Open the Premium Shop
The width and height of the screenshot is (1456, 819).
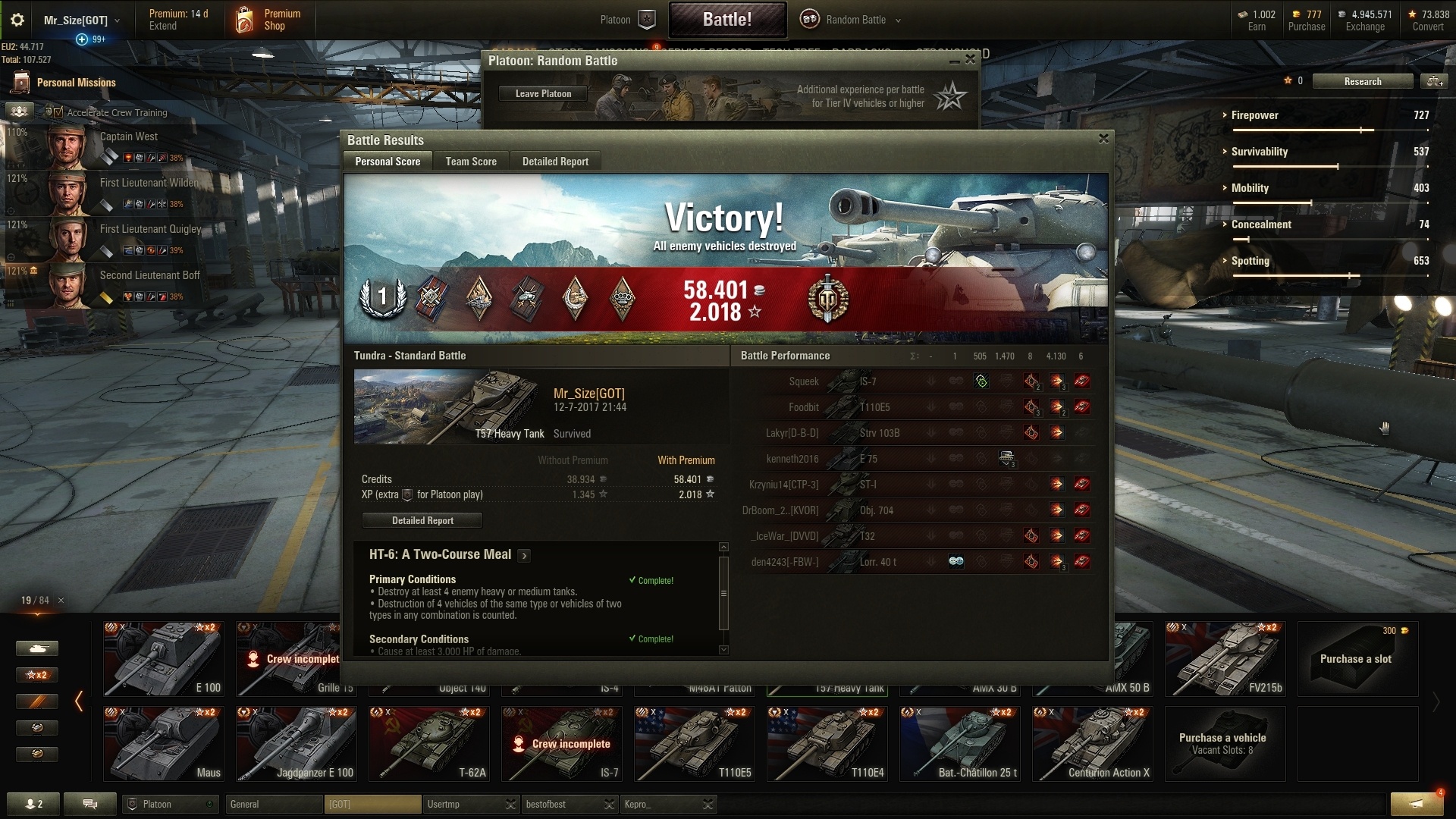pos(269,20)
